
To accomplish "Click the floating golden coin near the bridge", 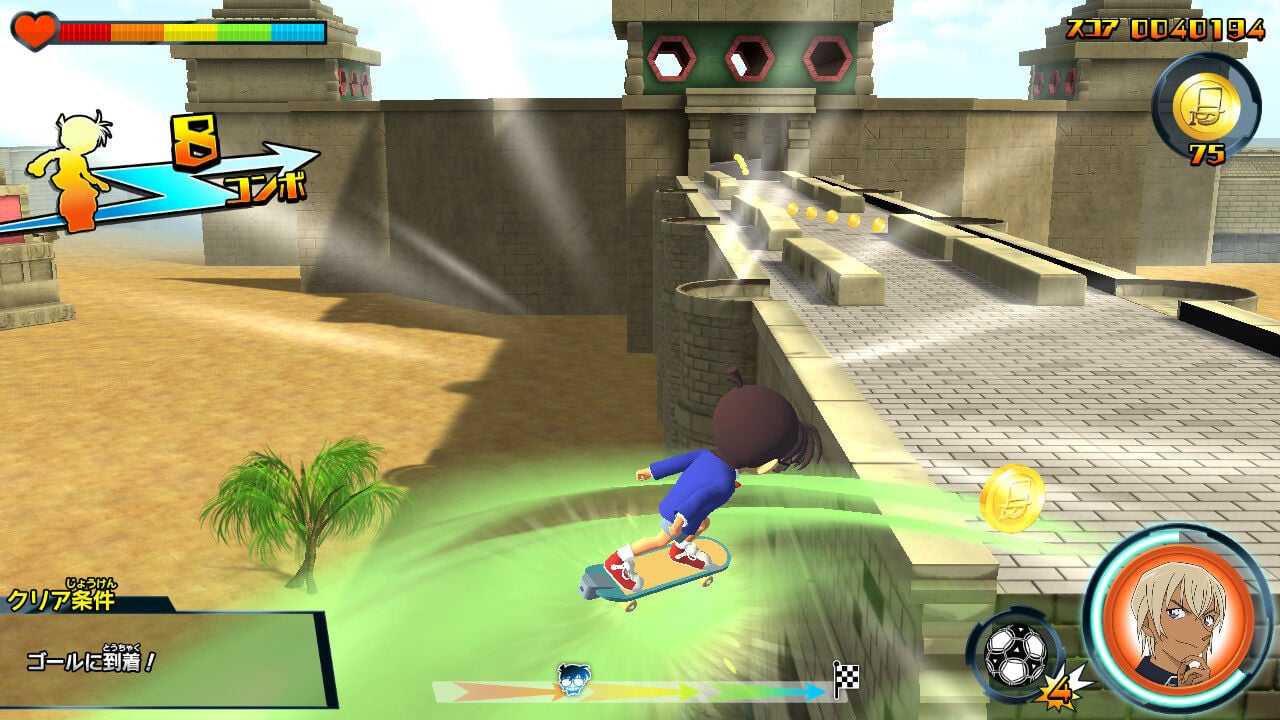I will coord(1012,497).
